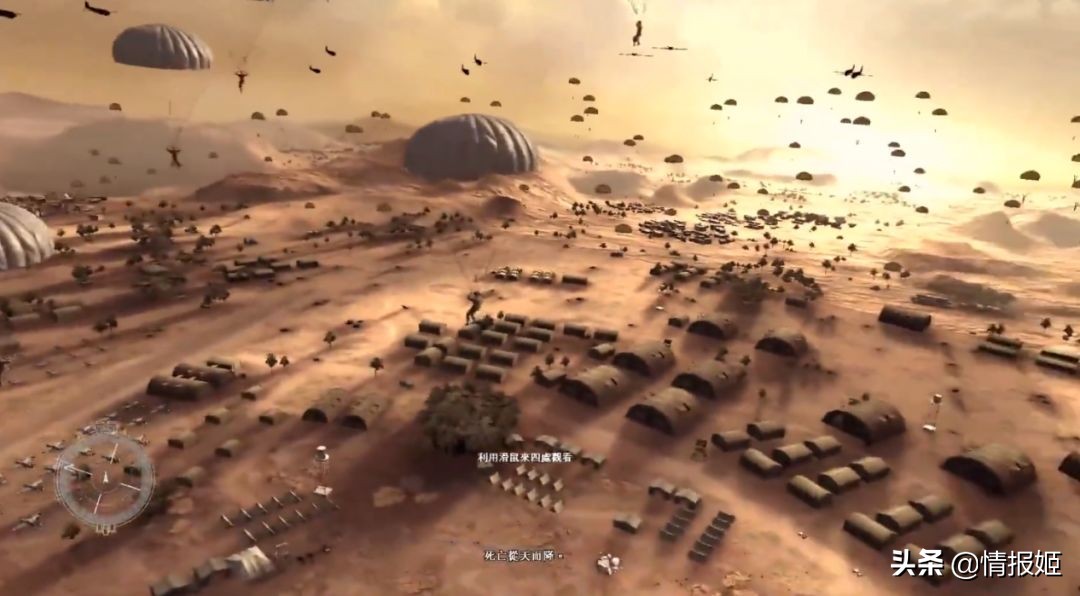Click the circular compass dial

tap(104, 481)
